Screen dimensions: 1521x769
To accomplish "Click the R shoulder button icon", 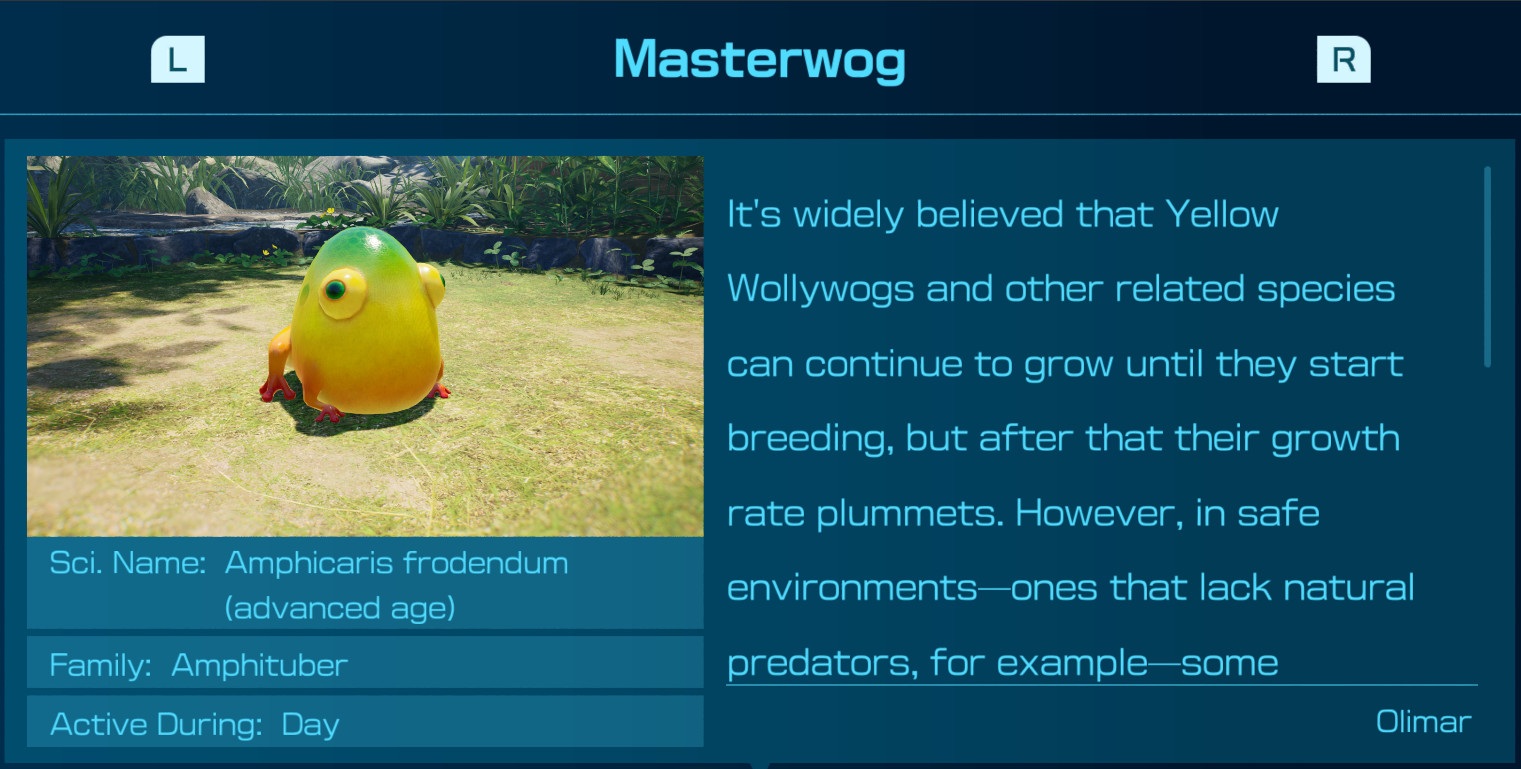I will tap(1343, 59).
